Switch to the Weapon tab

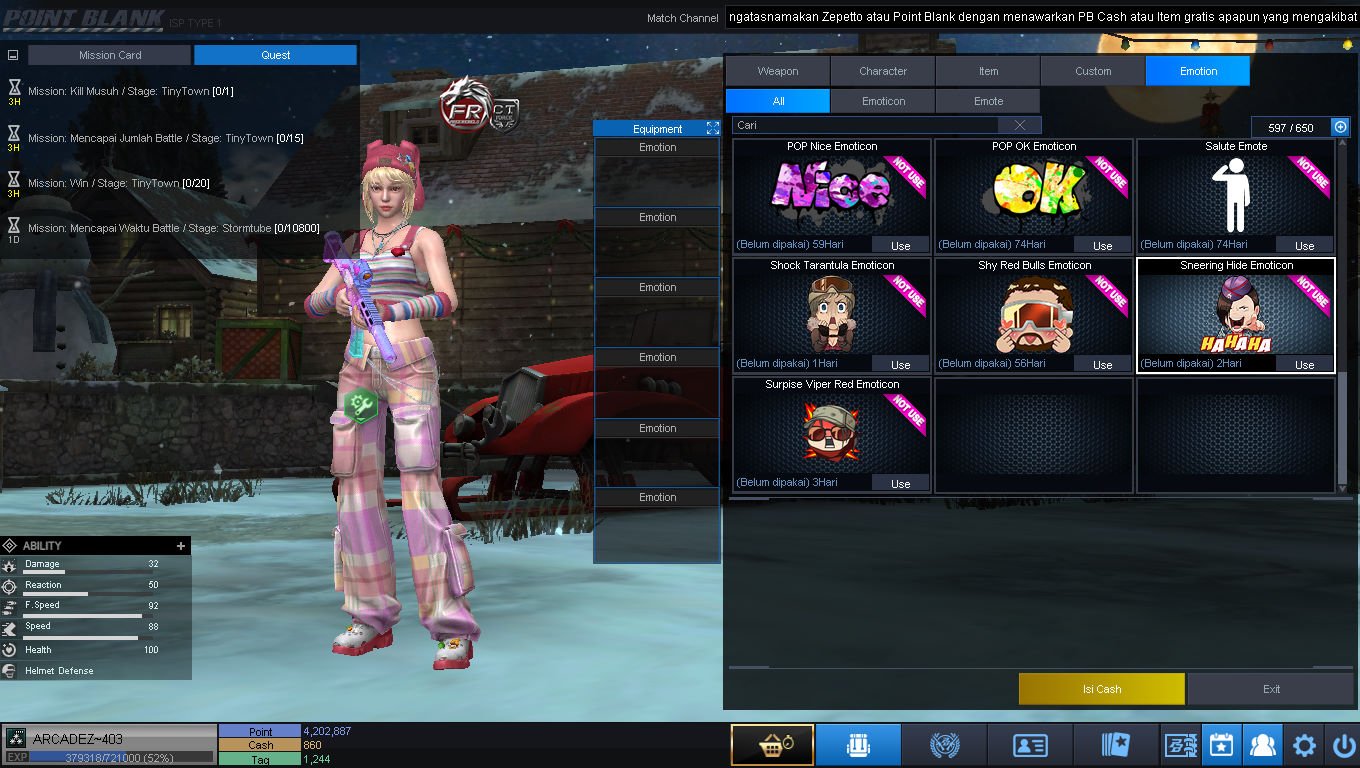[x=777, y=71]
